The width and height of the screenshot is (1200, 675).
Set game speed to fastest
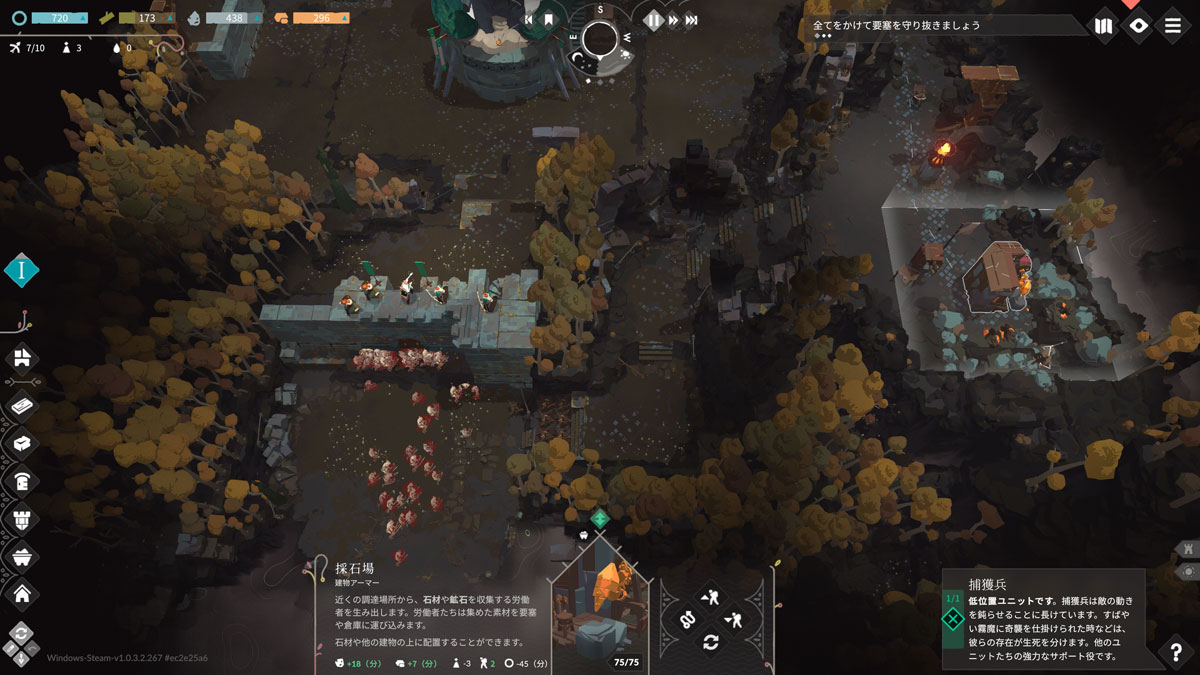click(x=692, y=20)
